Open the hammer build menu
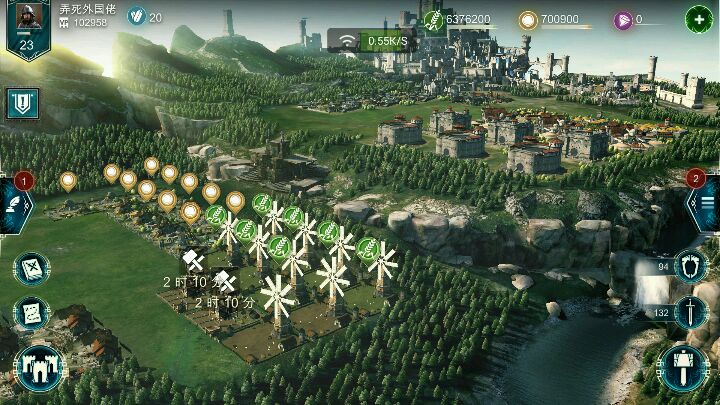720x405 pixels. pyautogui.click(x=684, y=367)
